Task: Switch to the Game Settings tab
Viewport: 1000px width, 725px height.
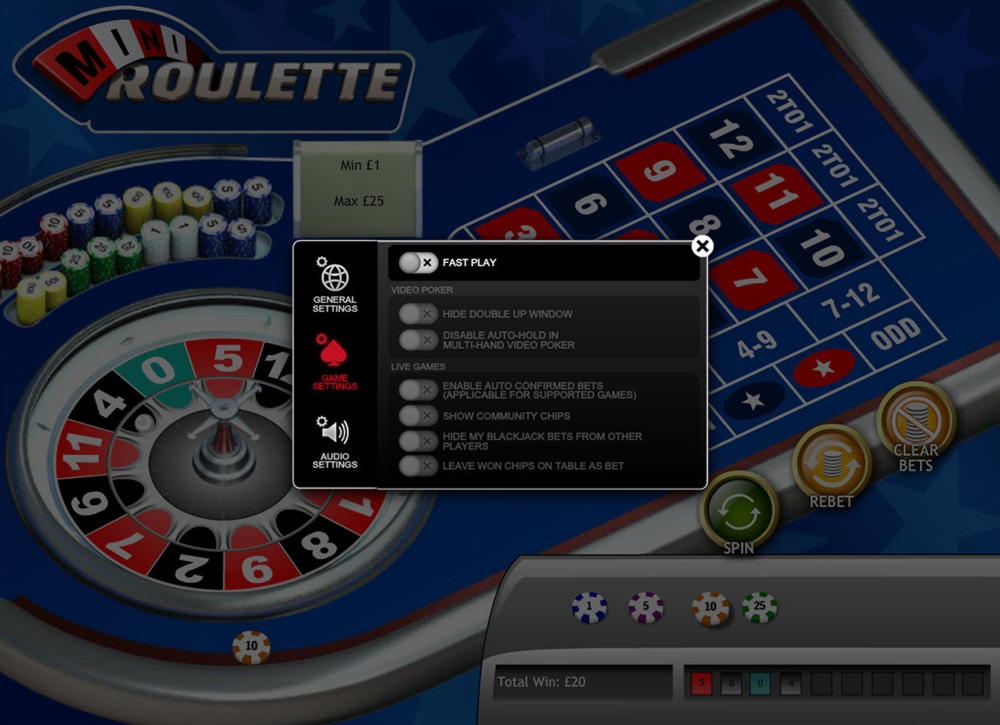Action: [x=334, y=363]
